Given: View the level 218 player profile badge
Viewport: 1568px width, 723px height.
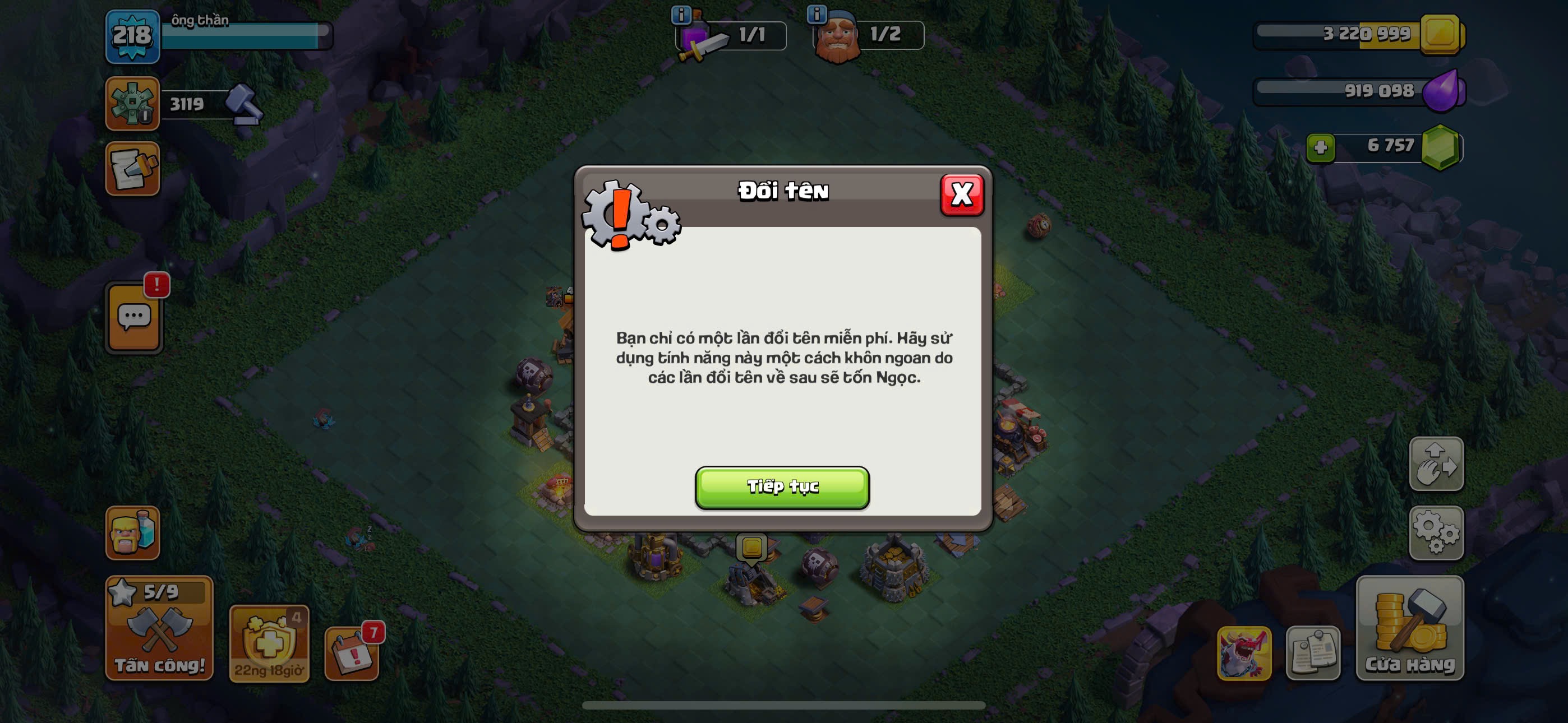Looking at the screenshot, I should pos(133,36).
